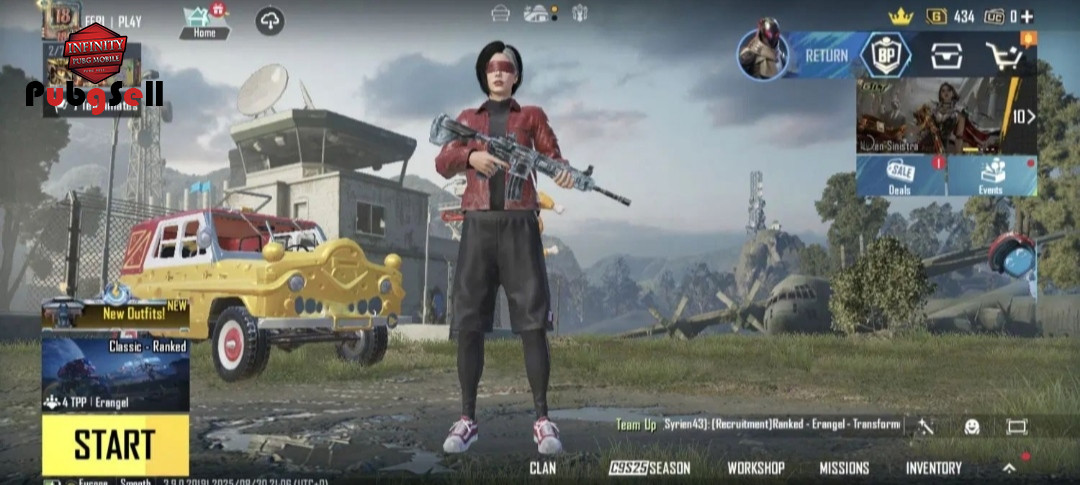1080x485 pixels.
Task: Expand the bottom menu up arrow
Action: pos(1009,468)
